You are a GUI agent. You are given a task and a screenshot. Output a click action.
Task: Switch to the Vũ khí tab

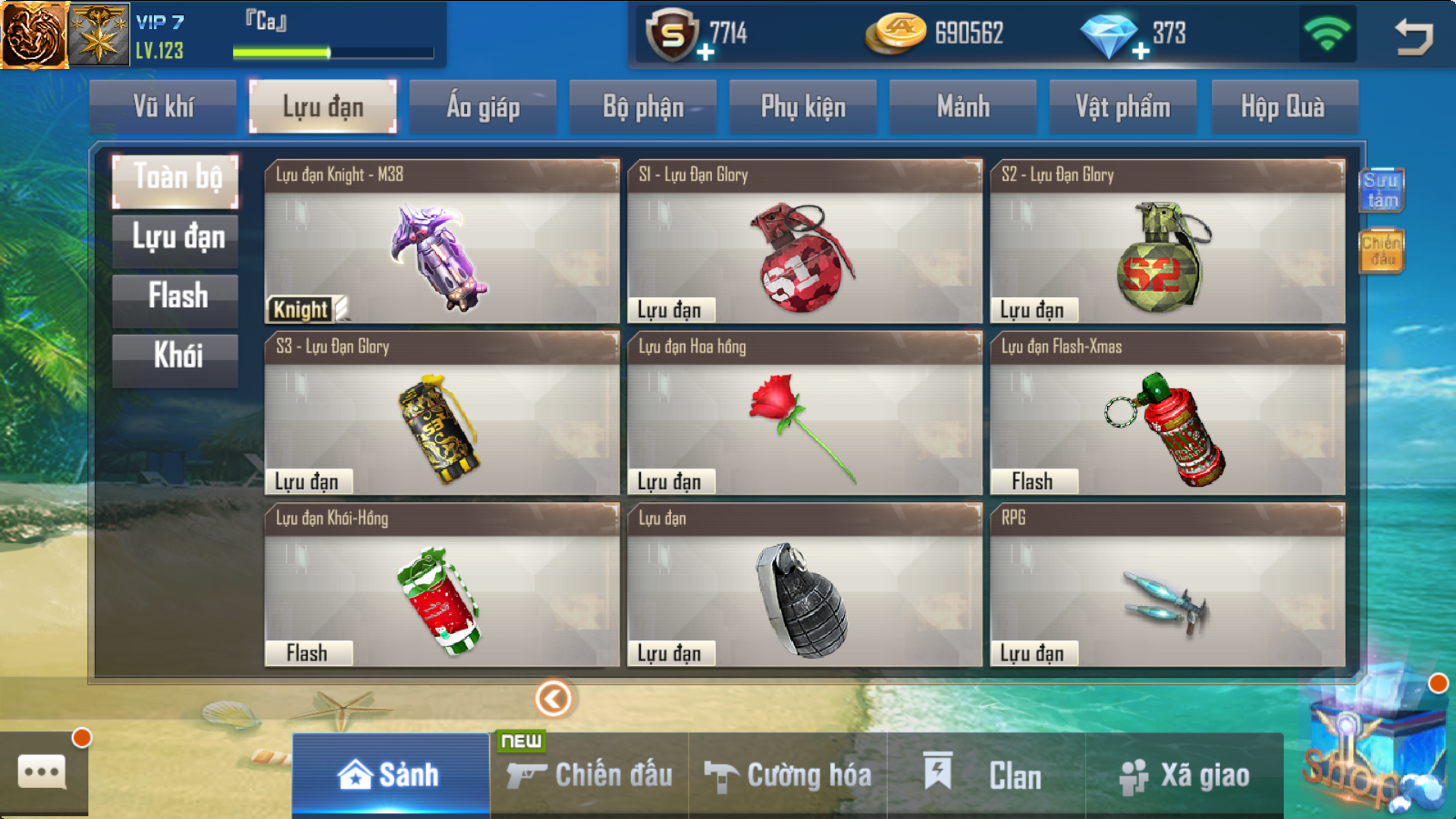pos(163,107)
